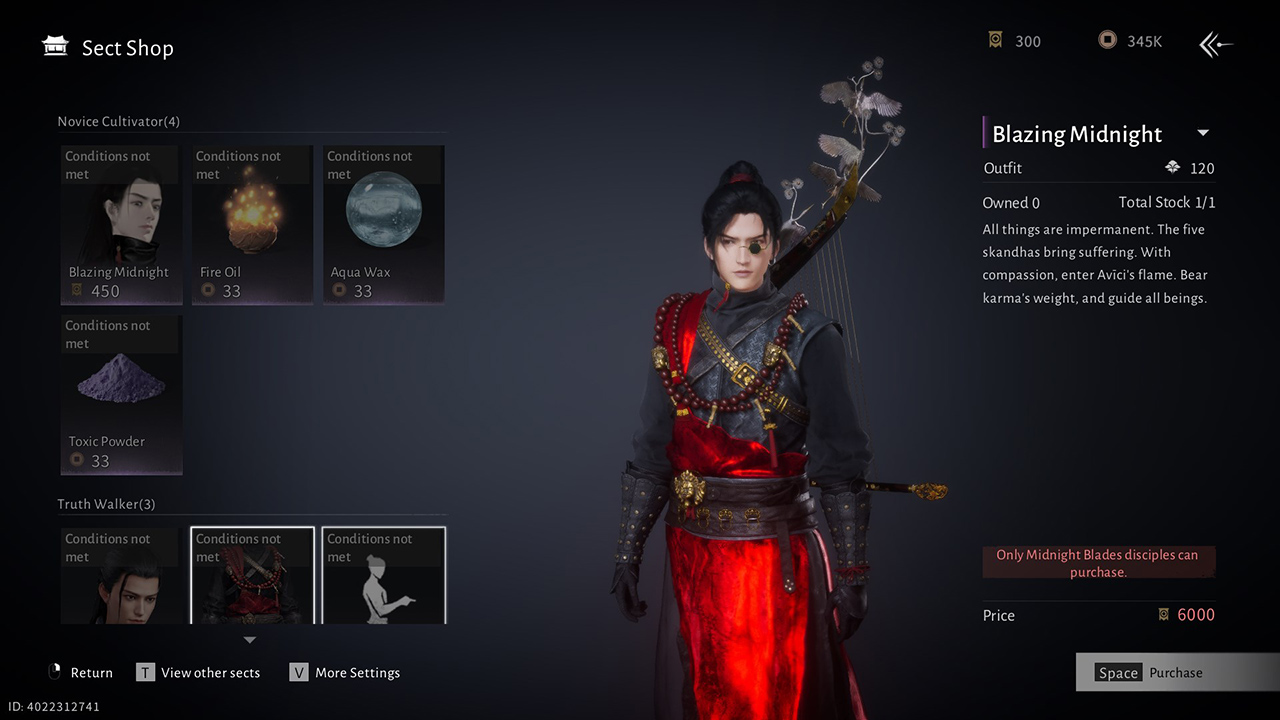Choose the silhouette pose item under Truth Walker
Image resolution: width=1280 pixels, height=720 pixels.
[383, 577]
